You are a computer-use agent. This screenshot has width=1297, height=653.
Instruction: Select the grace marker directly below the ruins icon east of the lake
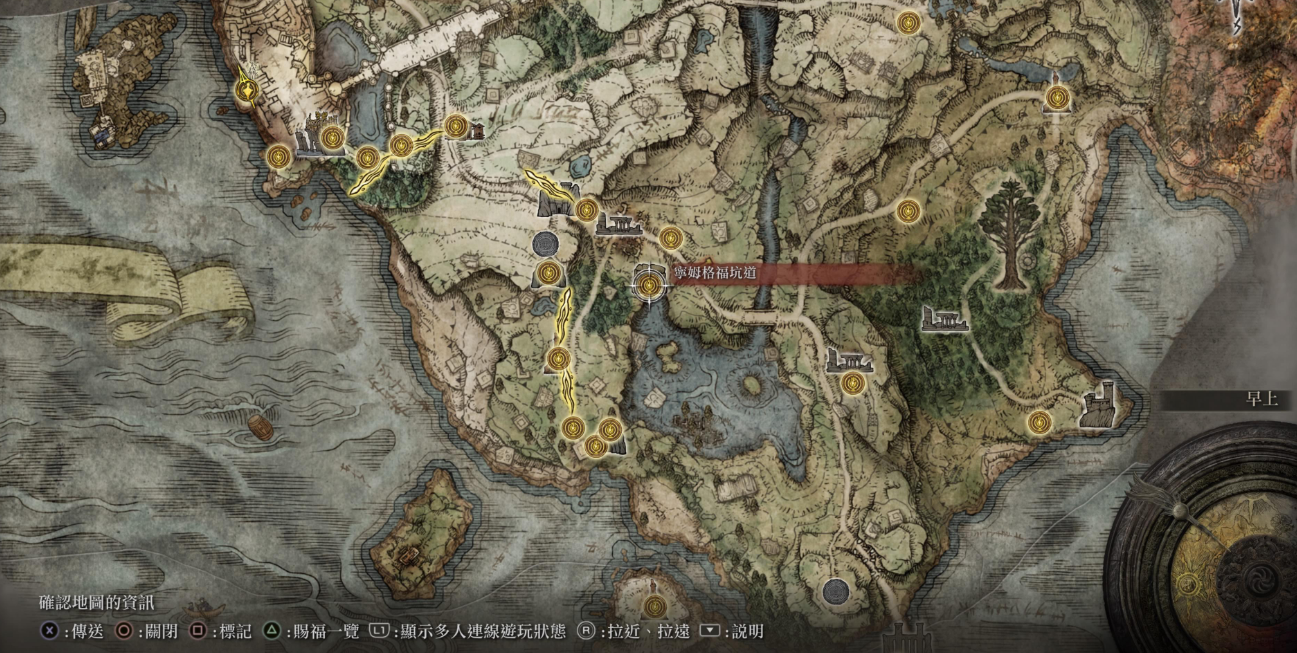pos(852,383)
